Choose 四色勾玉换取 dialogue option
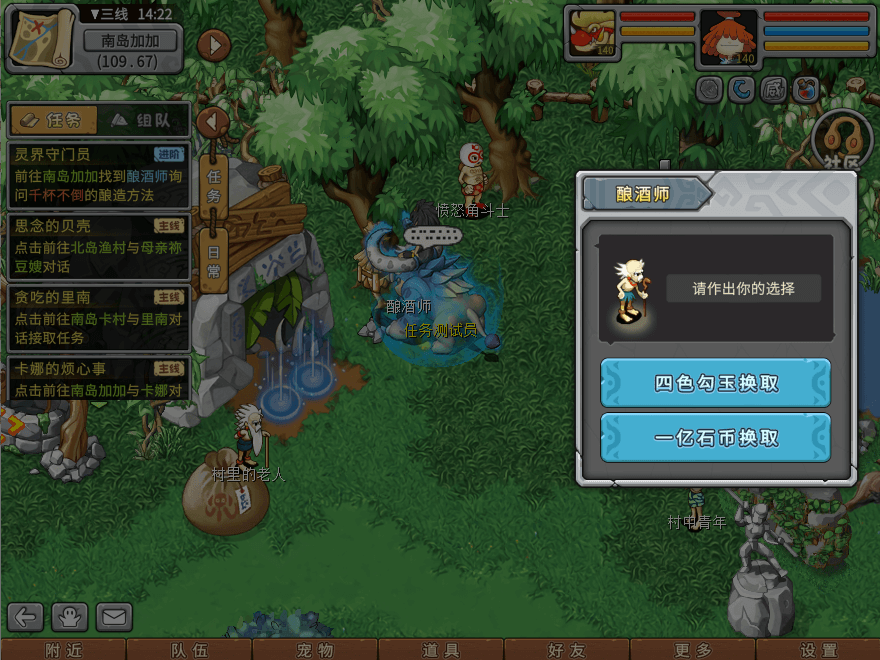The width and height of the screenshot is (880, 660). pyautogui.click(x=715, y=383)
